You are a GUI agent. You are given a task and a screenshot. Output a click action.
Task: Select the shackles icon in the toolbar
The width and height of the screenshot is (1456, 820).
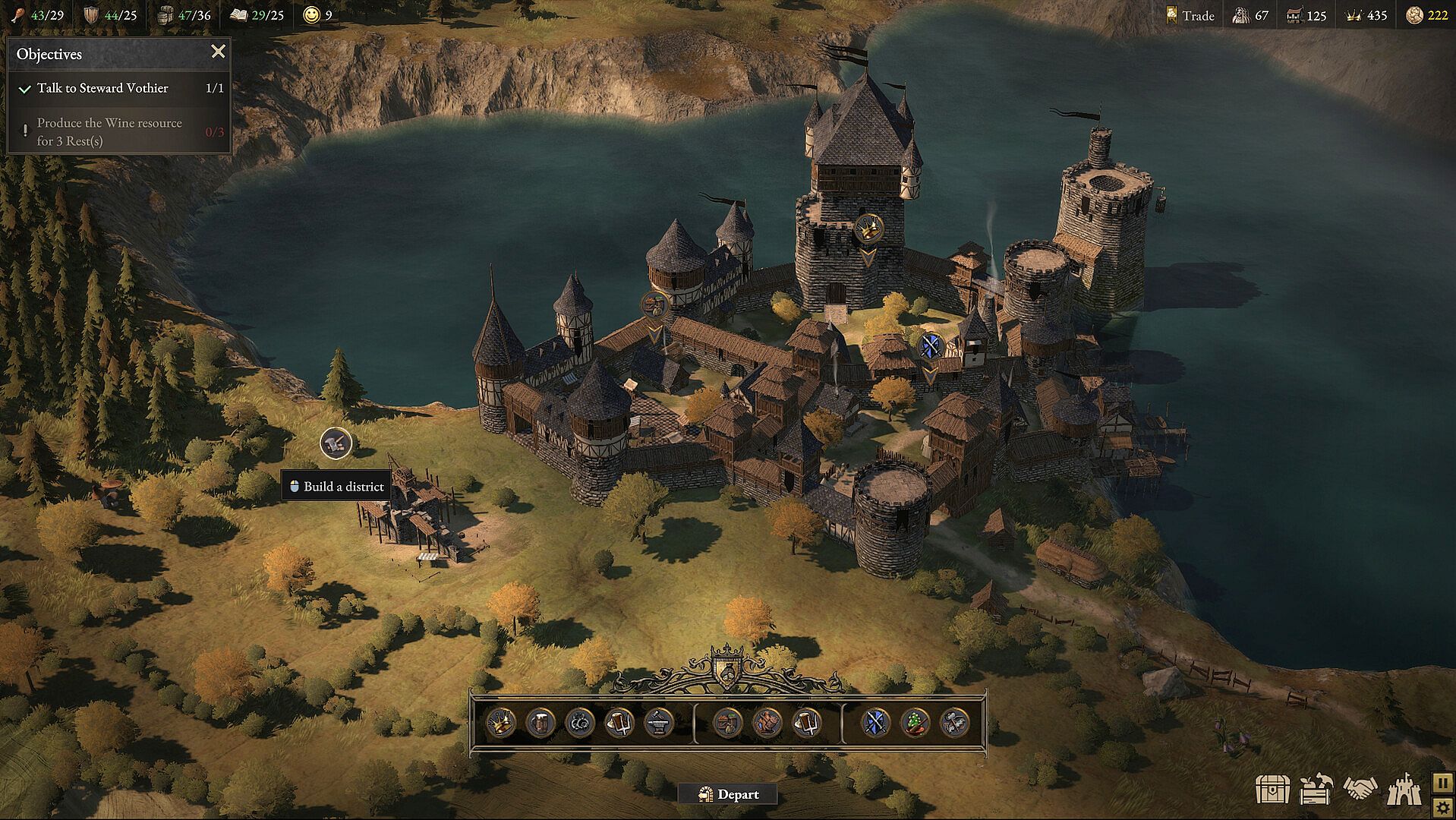[x=579, y=722]
